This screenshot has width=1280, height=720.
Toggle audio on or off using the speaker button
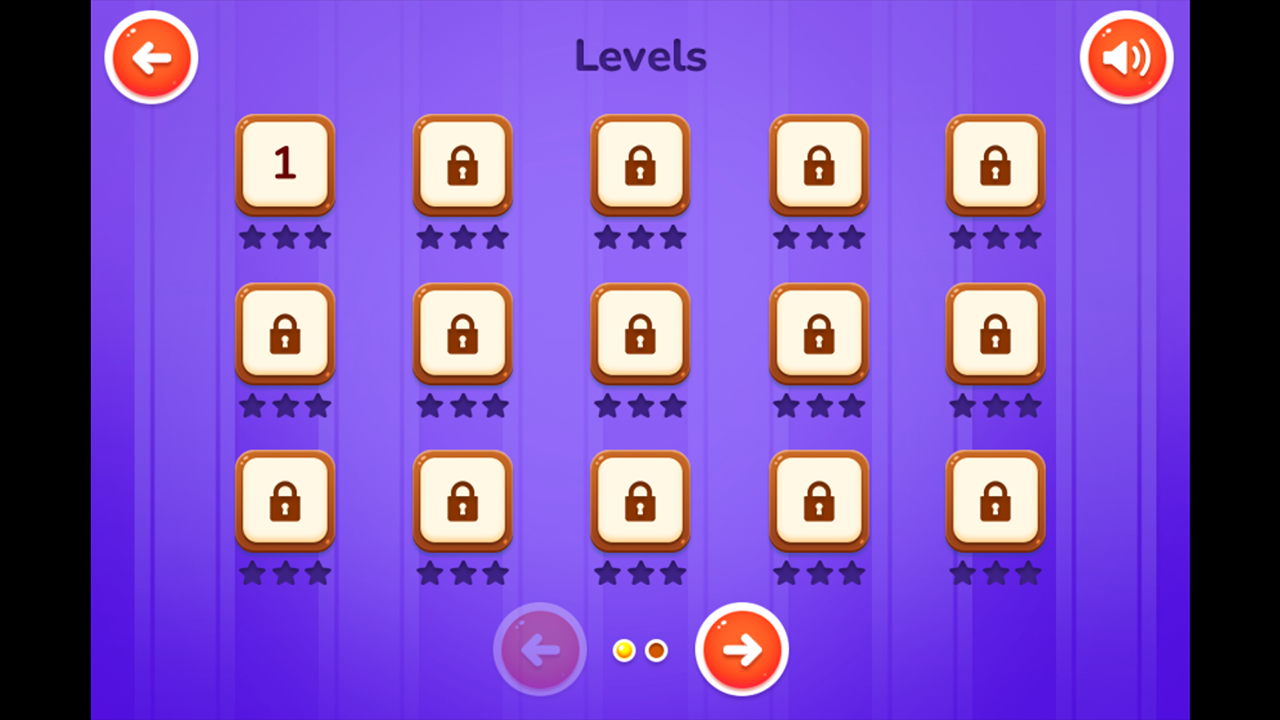click(x=1127, y=57)
